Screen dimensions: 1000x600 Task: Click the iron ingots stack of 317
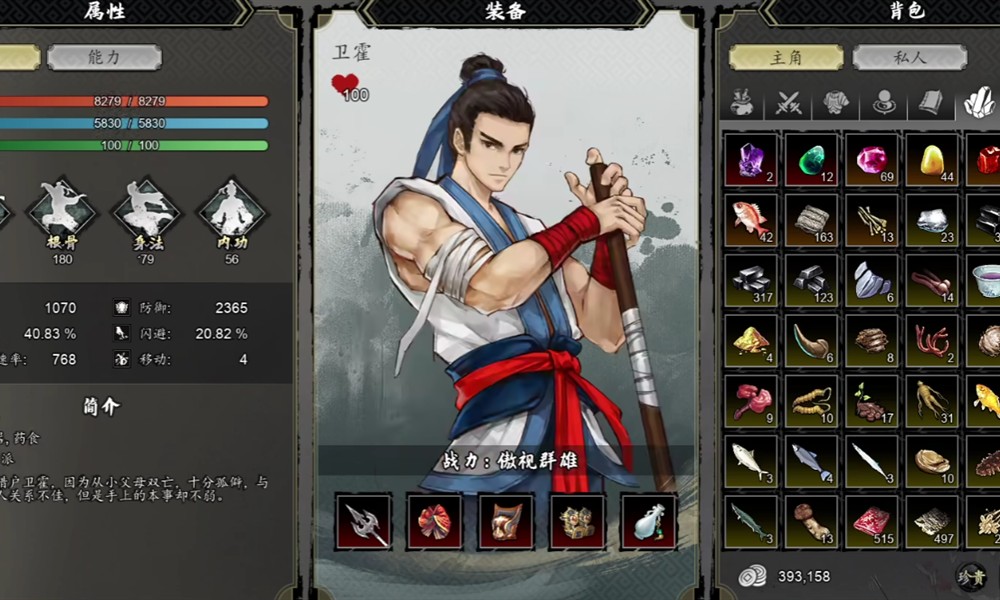point(751,281)
